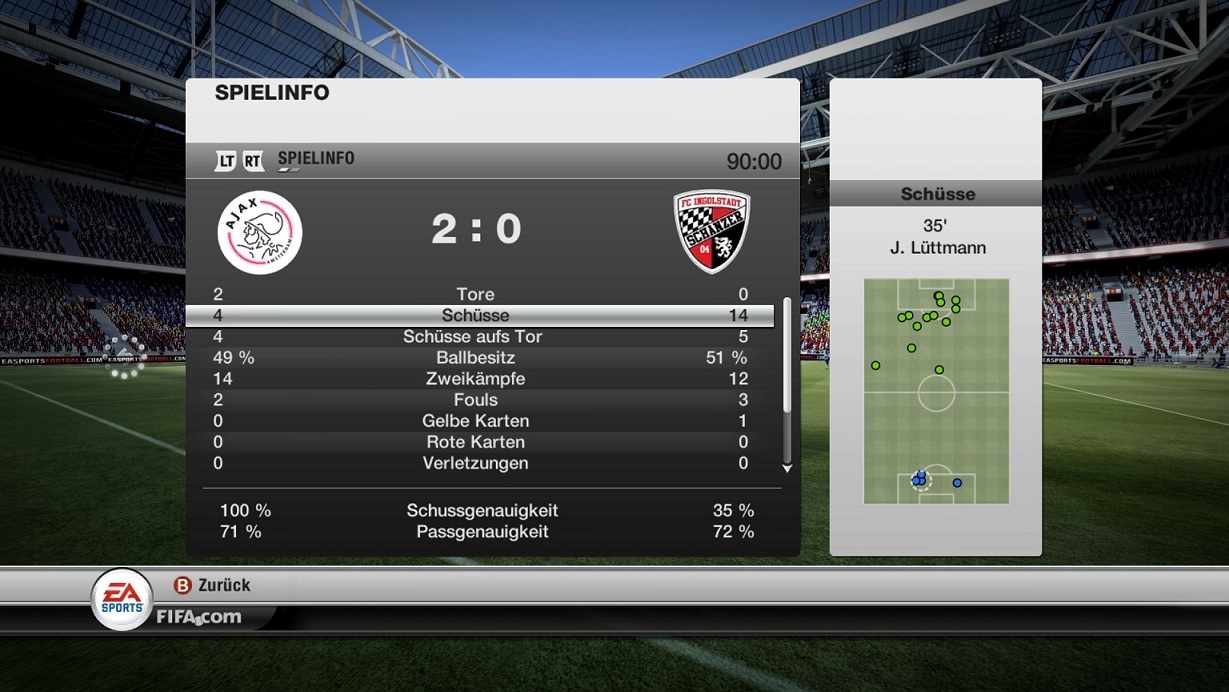The width and height of the screenshot is (1229, 692).
Task: Click the stats list scrollbar down arrow
Action: click(787, 468)
